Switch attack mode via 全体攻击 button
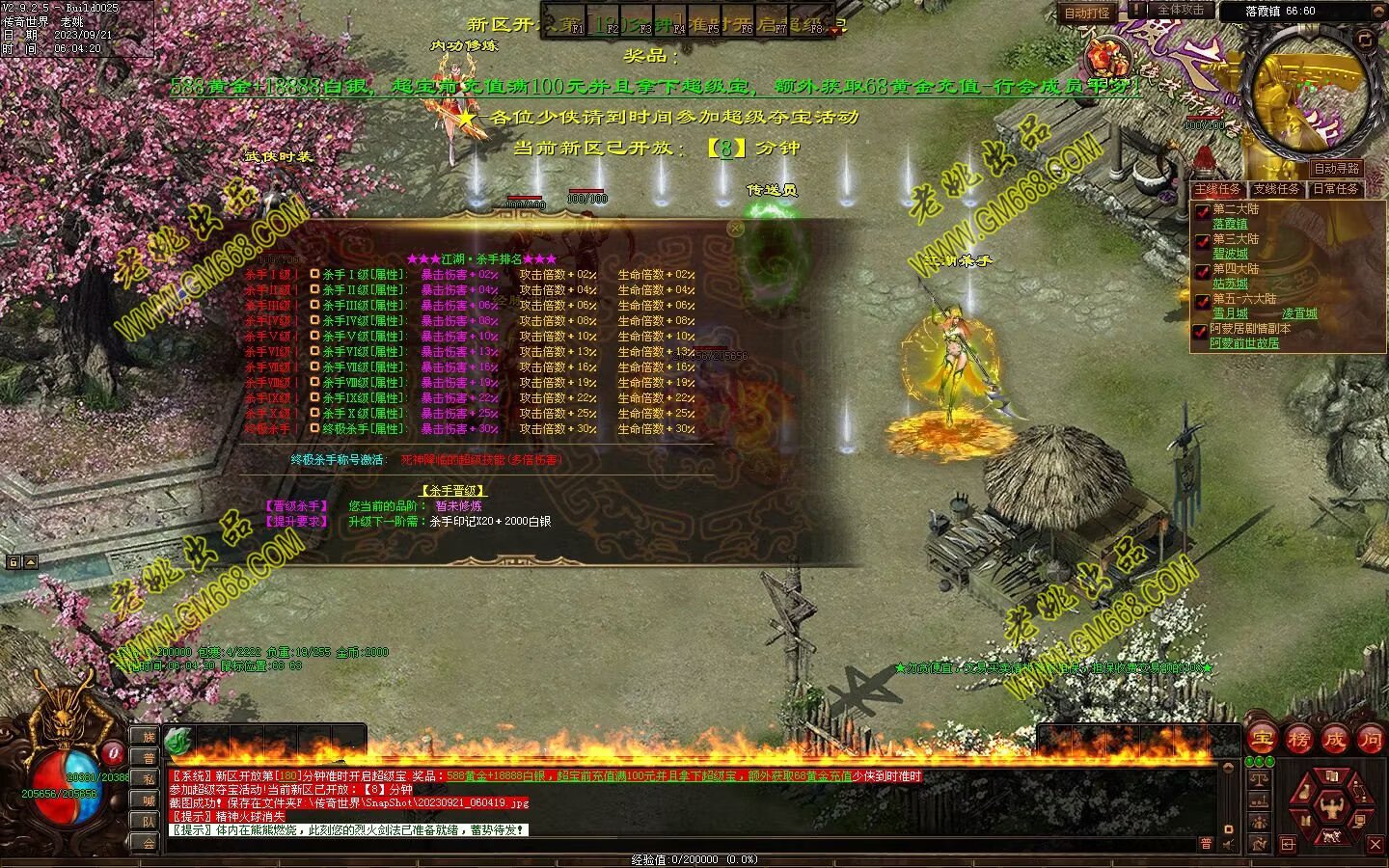 pyautogui.click(x=1181, y=11)
